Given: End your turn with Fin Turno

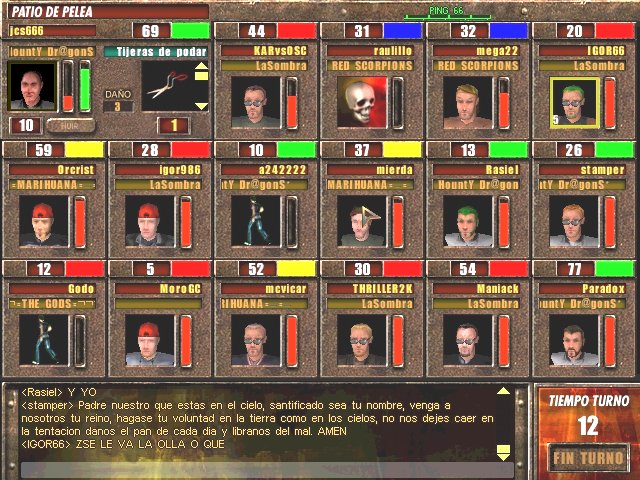Looking at the screenshot, I should tap(588, 459).
